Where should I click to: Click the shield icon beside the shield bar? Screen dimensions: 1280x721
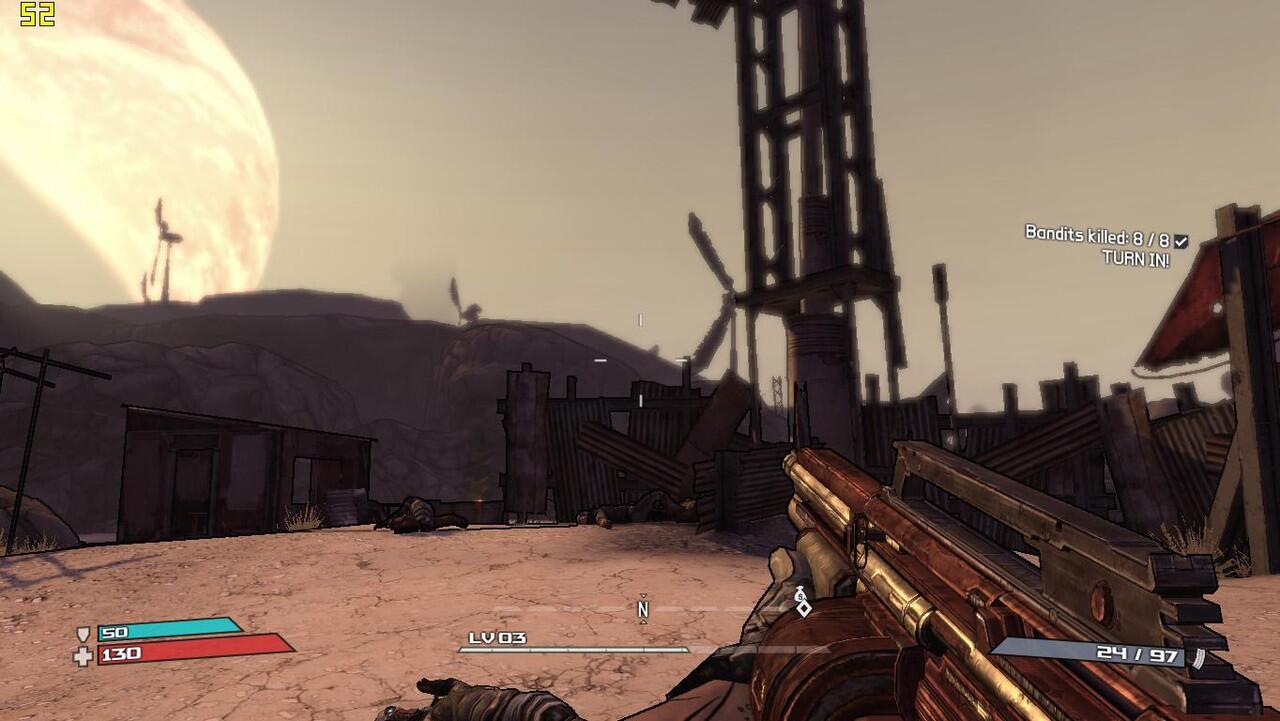[84, 634]
